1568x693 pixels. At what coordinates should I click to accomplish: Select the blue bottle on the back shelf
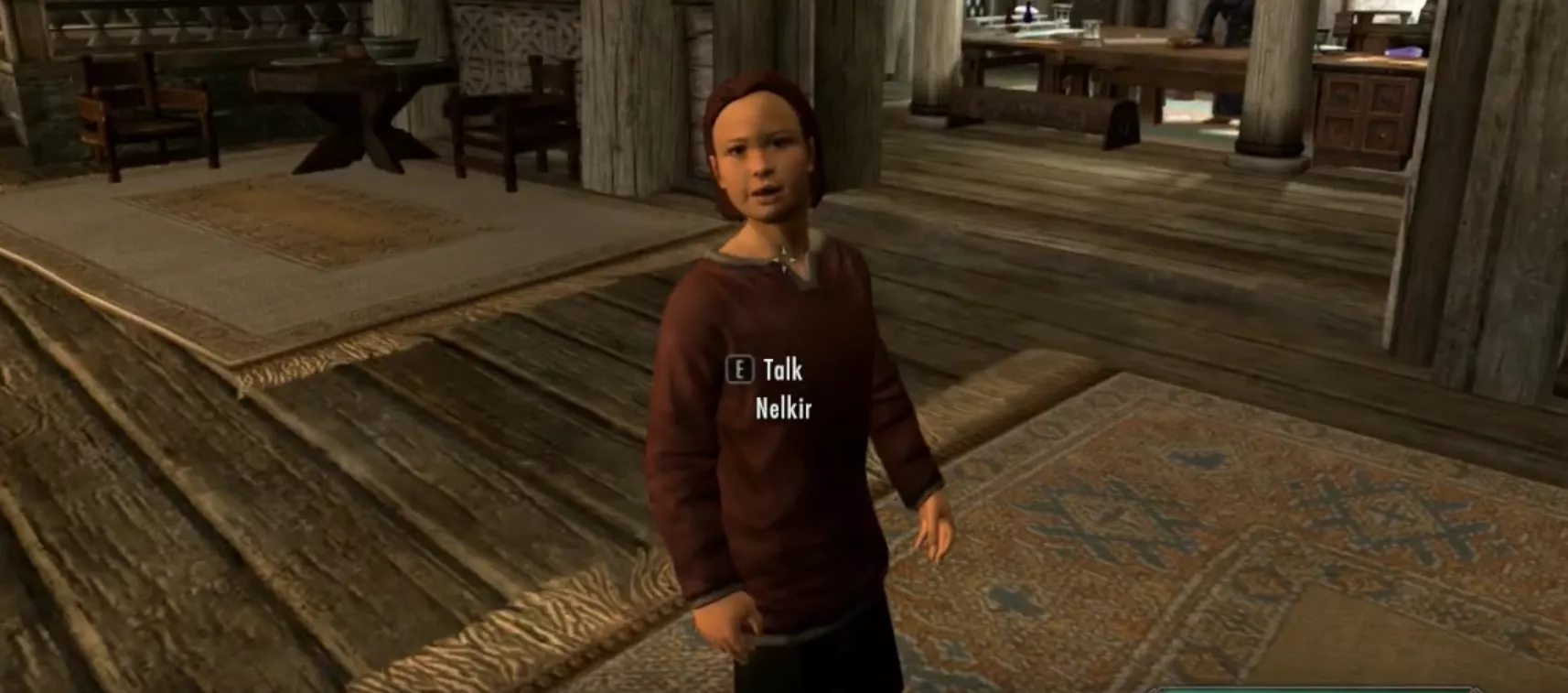[x=1027, y=14]
